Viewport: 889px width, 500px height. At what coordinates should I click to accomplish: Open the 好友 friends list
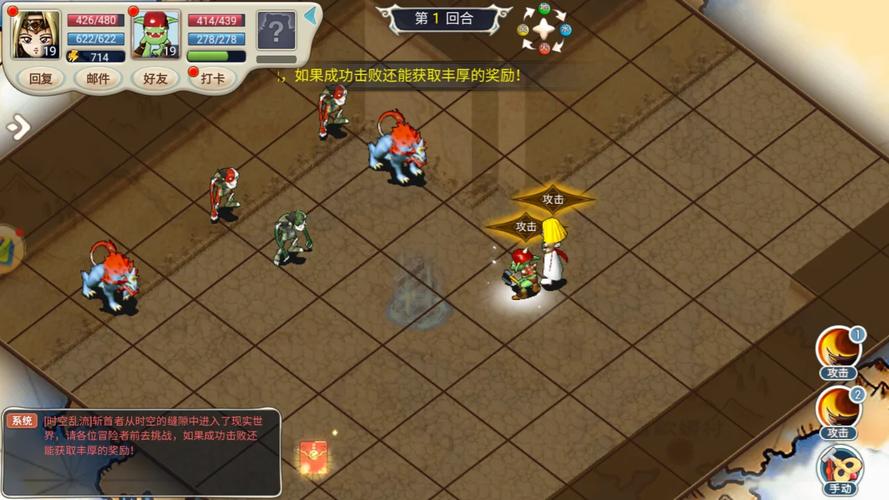coord(155,79)
